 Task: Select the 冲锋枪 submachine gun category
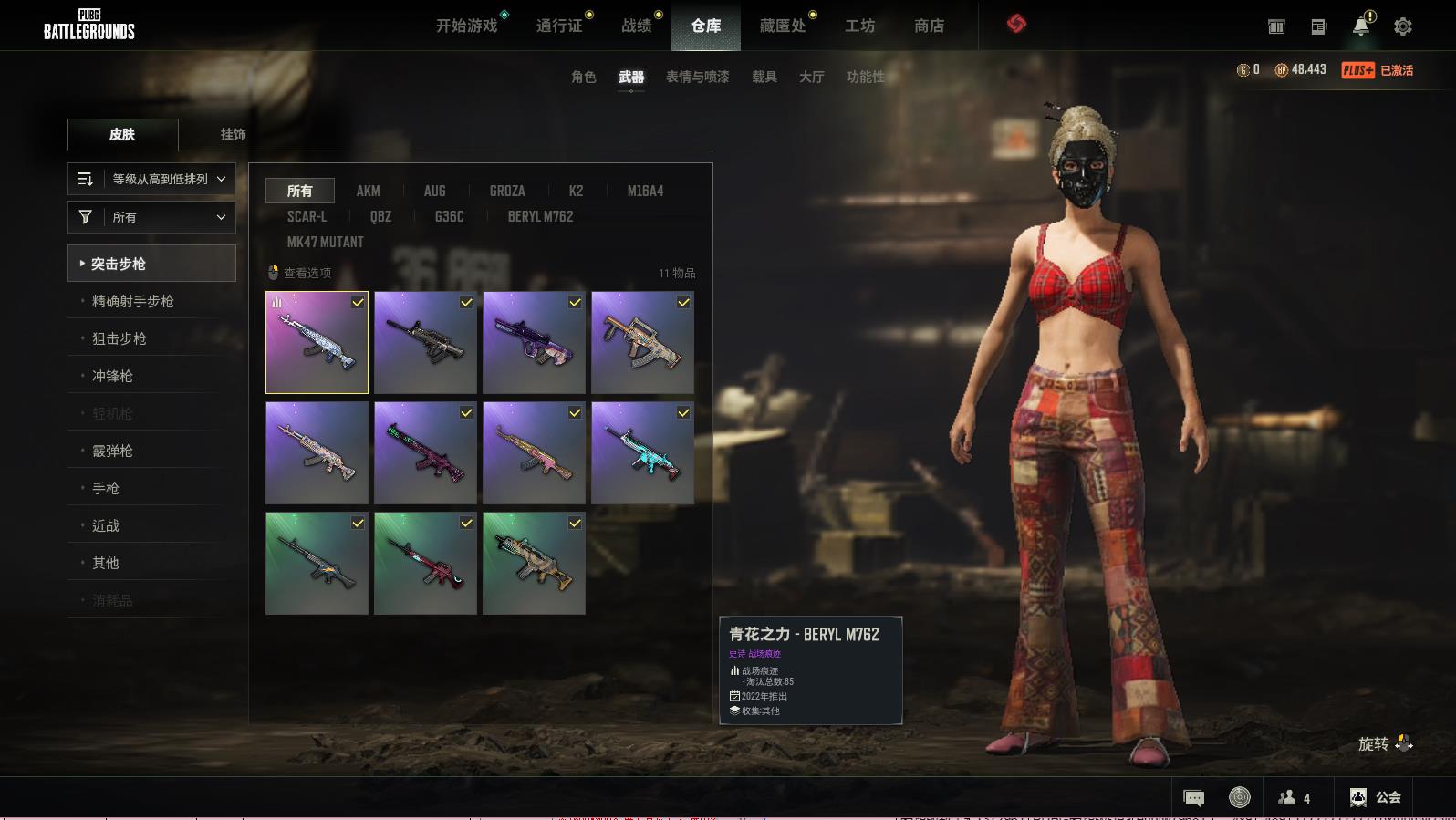(x=112, y=376)
